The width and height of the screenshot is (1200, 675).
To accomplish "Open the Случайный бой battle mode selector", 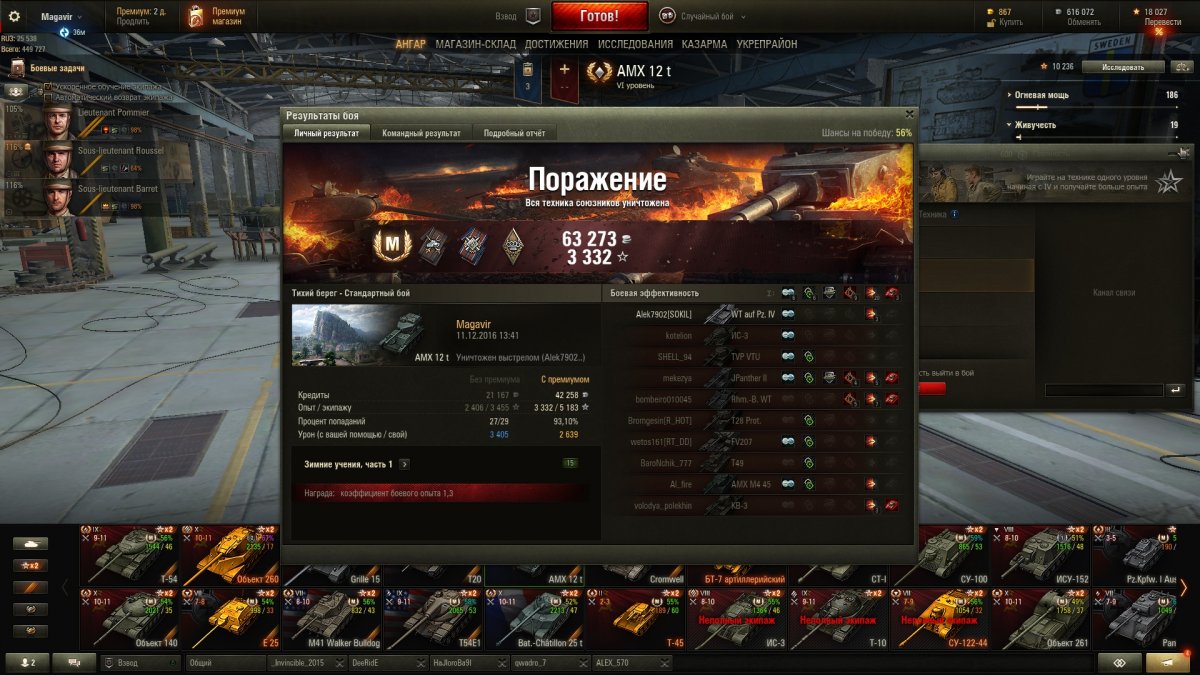I will point(700,16).
